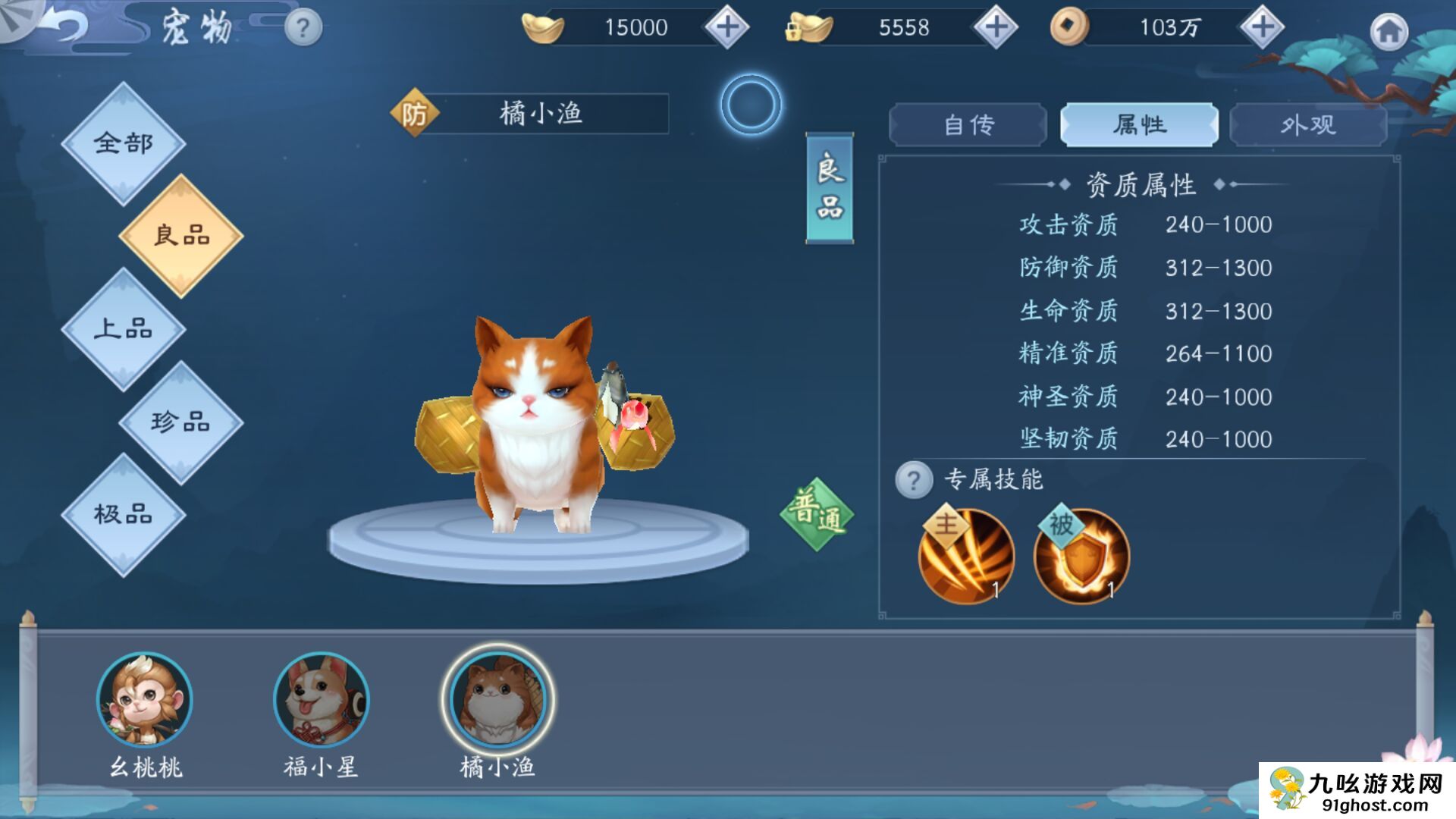Image resolution: width=1456 pixels, height=819 pixels.
Task: Choose the 珍品 quality filter
Action: coord(181,422)
